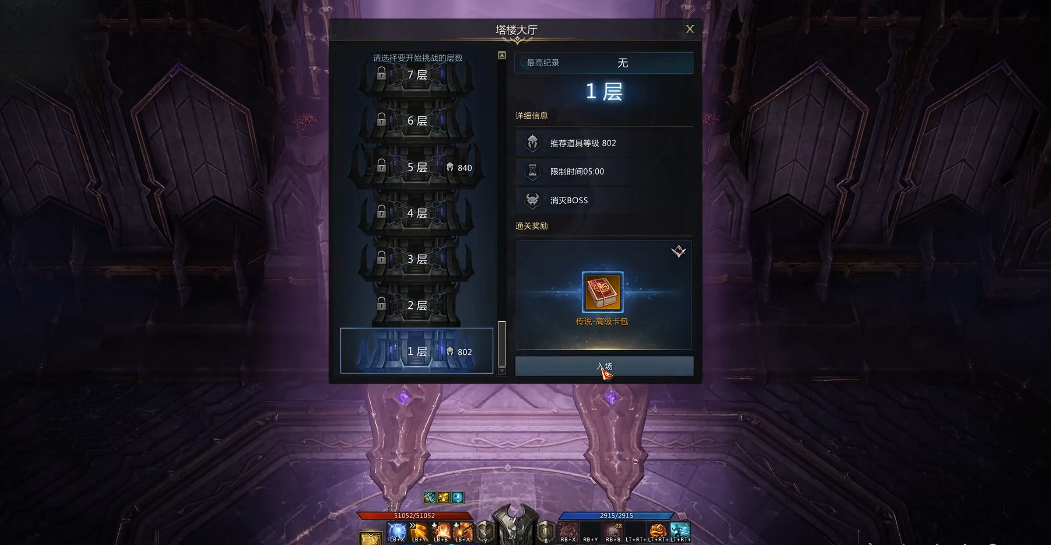
Task: Inspect the 传说-高级卡包 reward book icon
Action: pos(603,292)
